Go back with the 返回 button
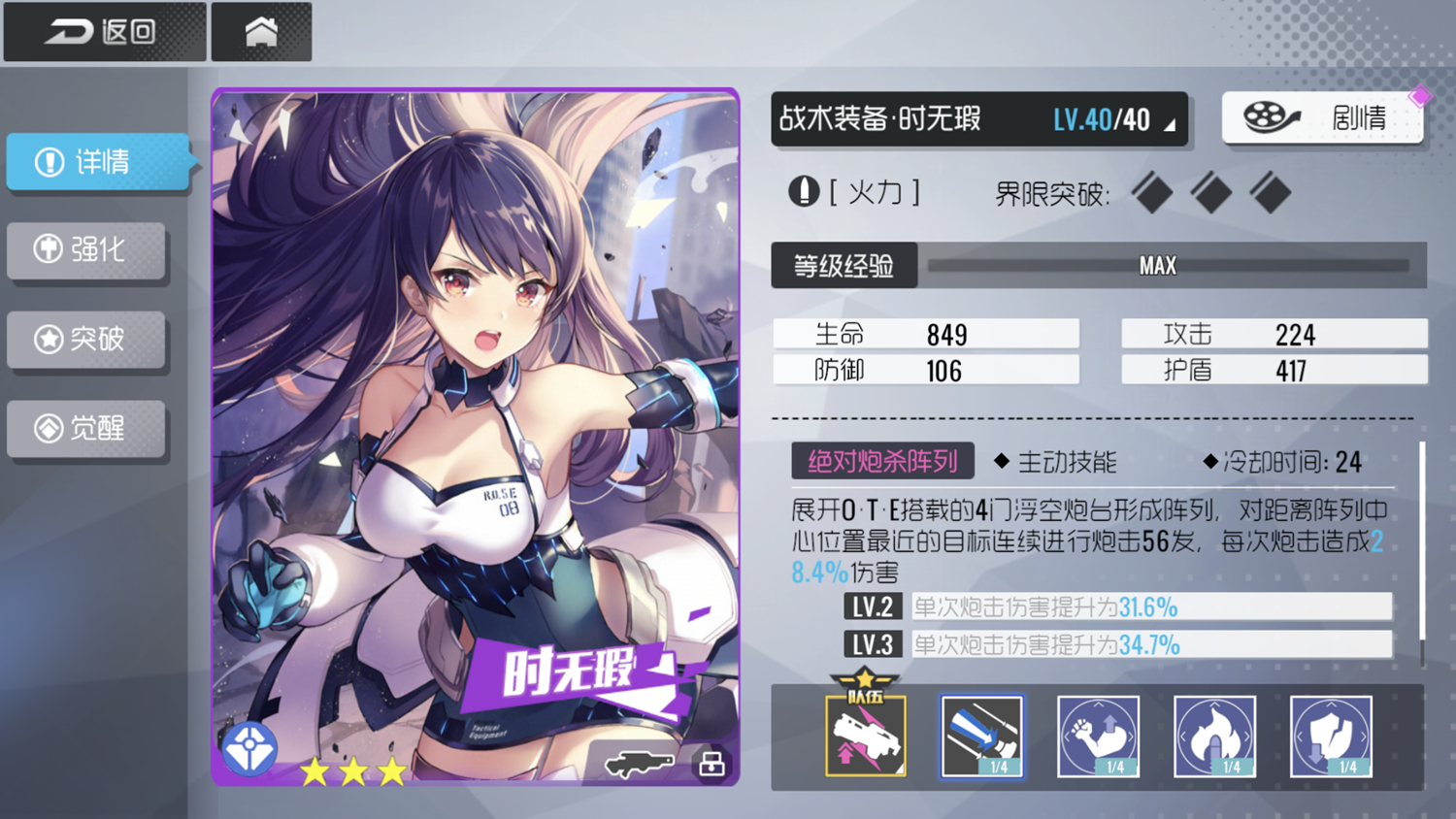 (104, 32)
